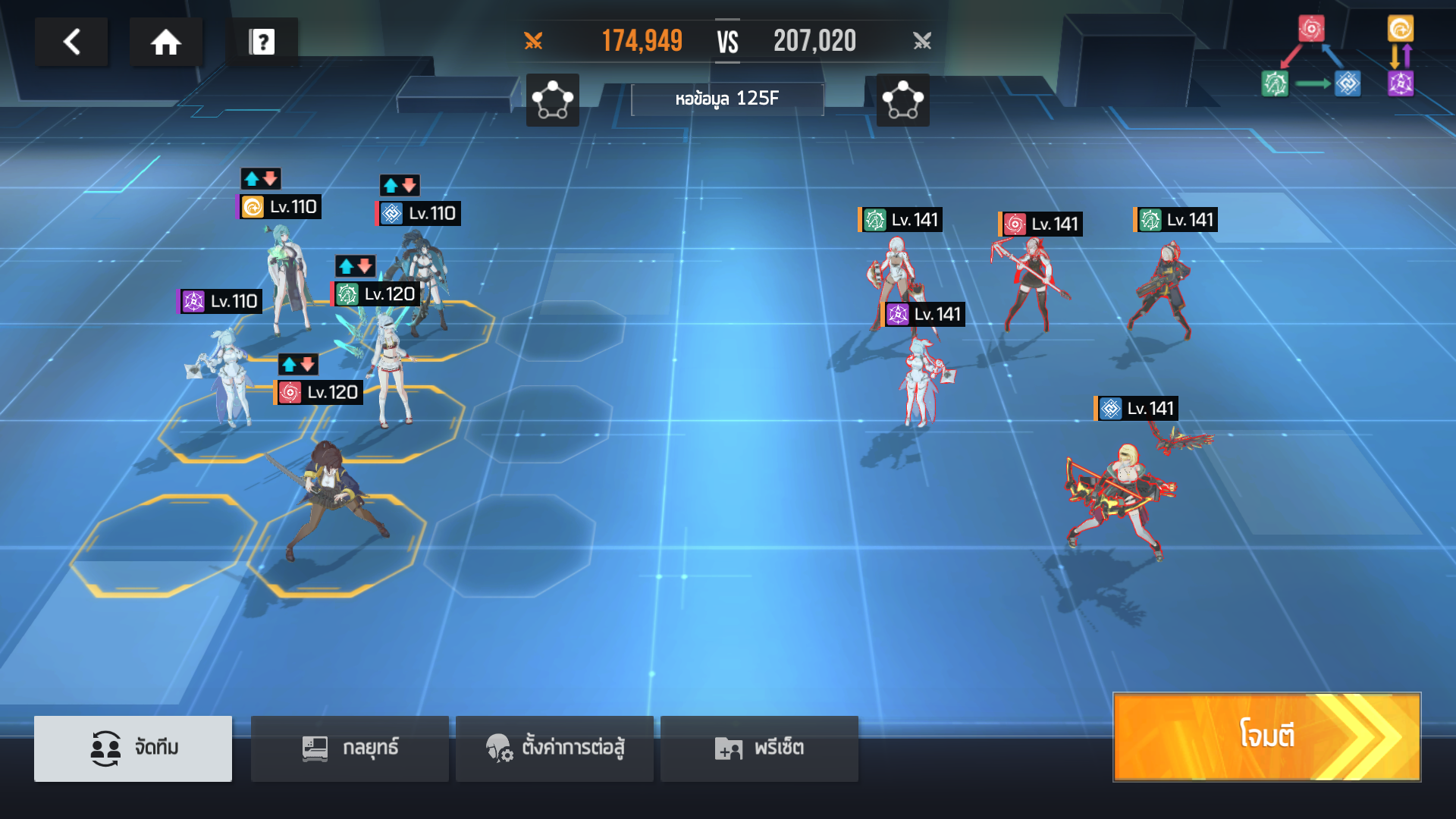
Task: Open the question mark help guide
Action: pyautogui.click(x=262, y=42)
